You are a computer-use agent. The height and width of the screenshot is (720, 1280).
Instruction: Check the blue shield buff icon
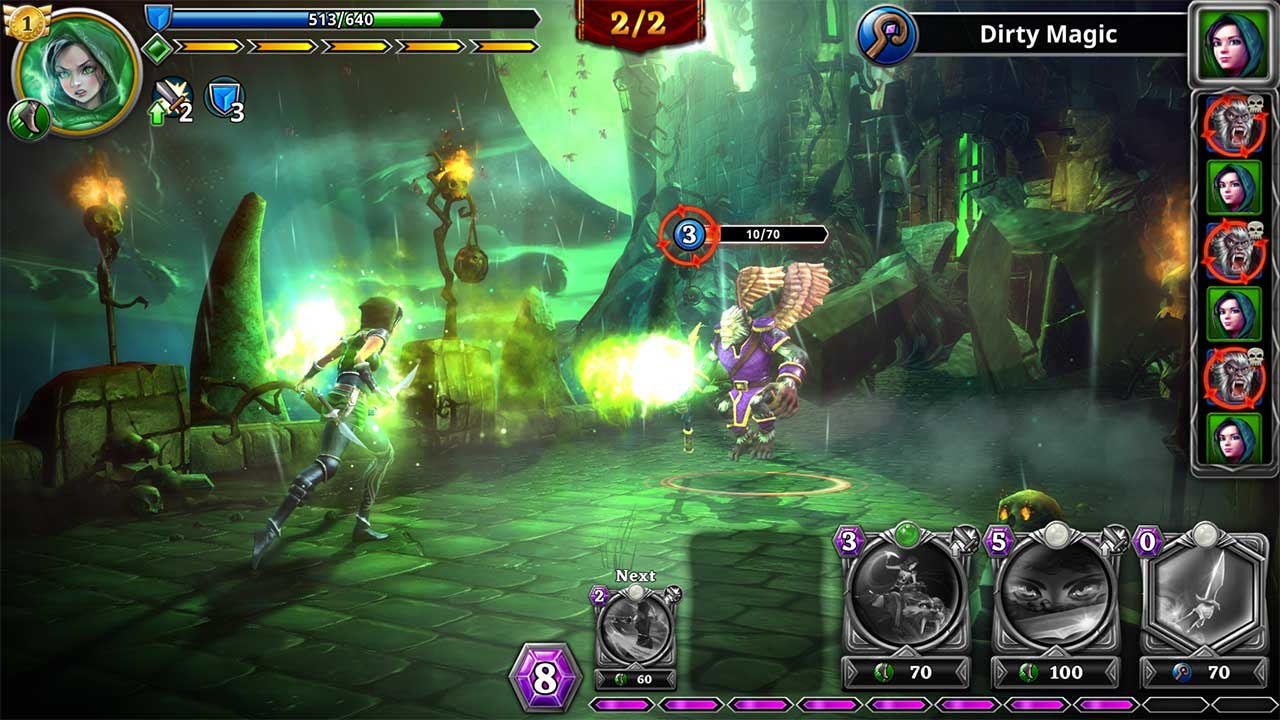coord(224,98)
